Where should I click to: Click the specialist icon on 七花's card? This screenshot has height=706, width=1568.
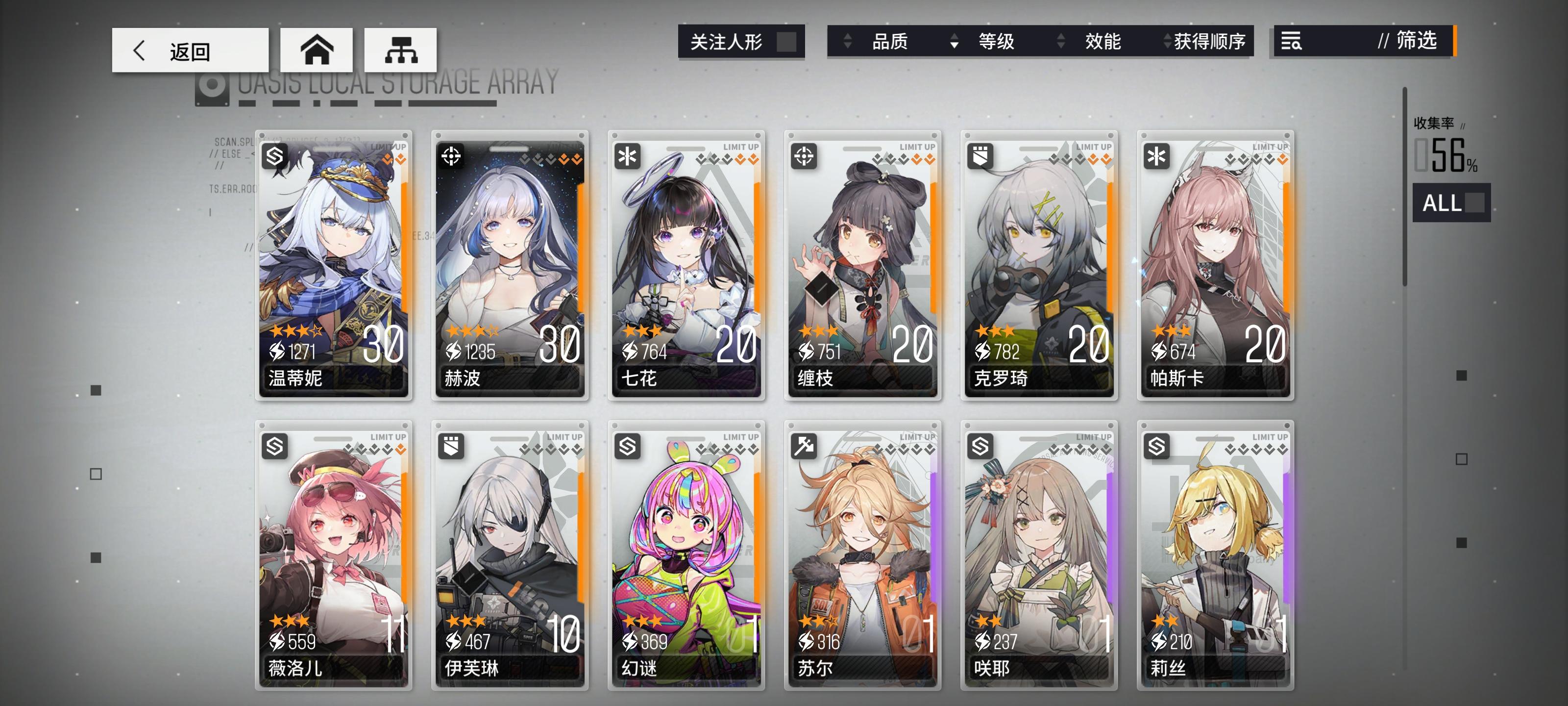click(x=628, y=156)
